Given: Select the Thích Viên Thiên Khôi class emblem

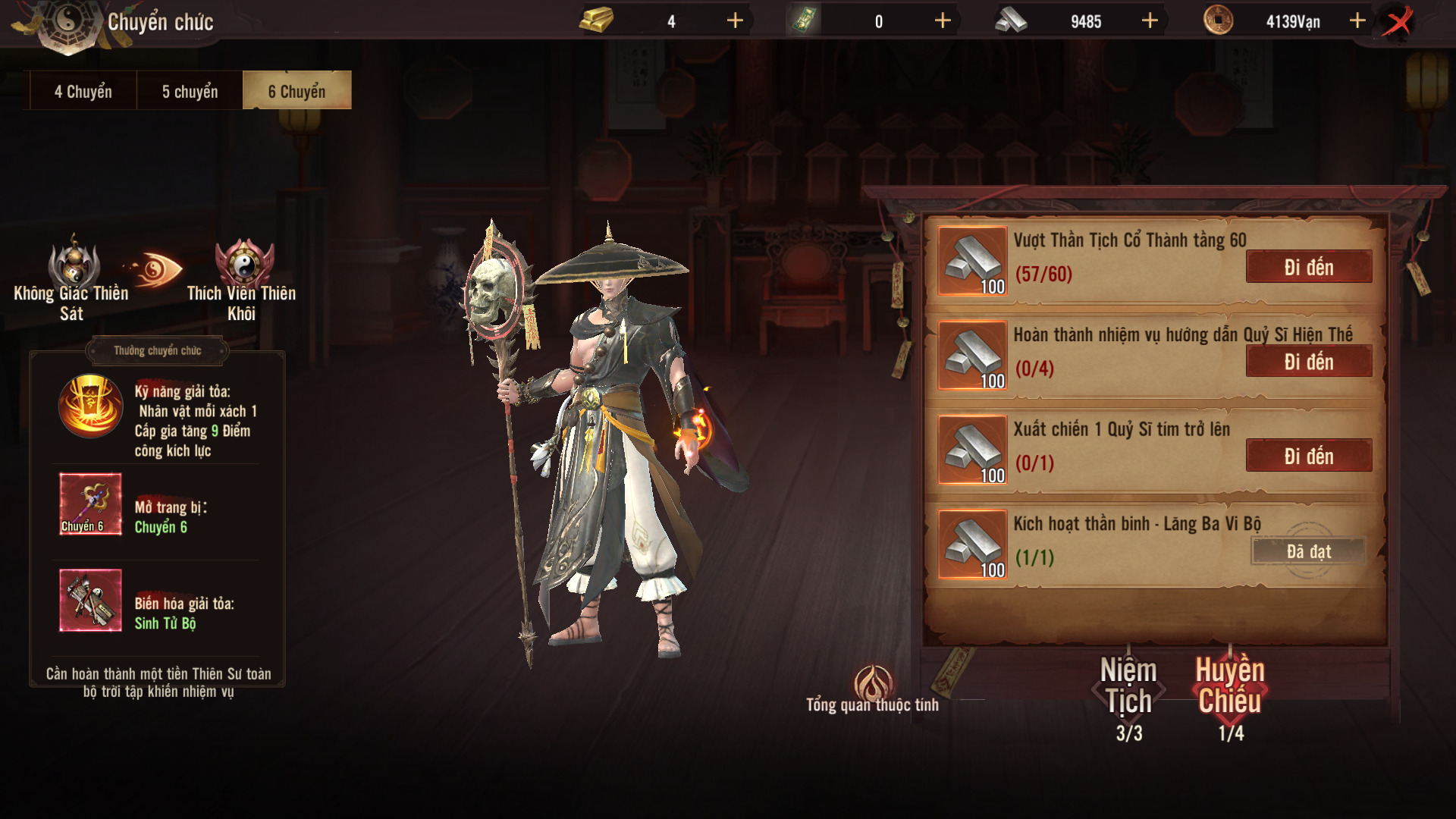Looking at the screenshot, I should (x=243, y=265).
